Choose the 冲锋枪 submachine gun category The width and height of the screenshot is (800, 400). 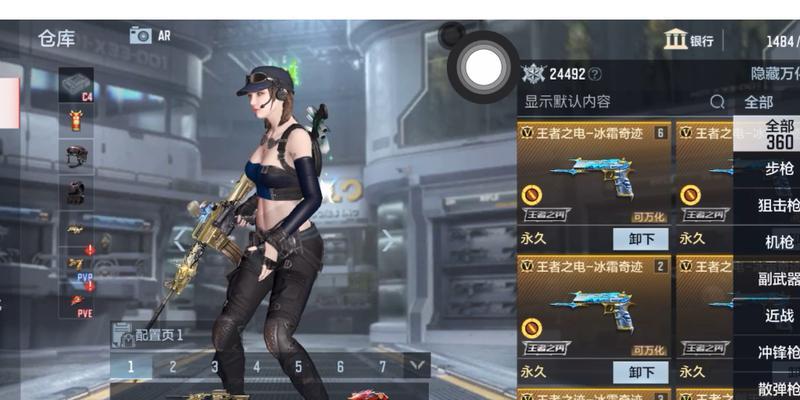pos(779,352)
